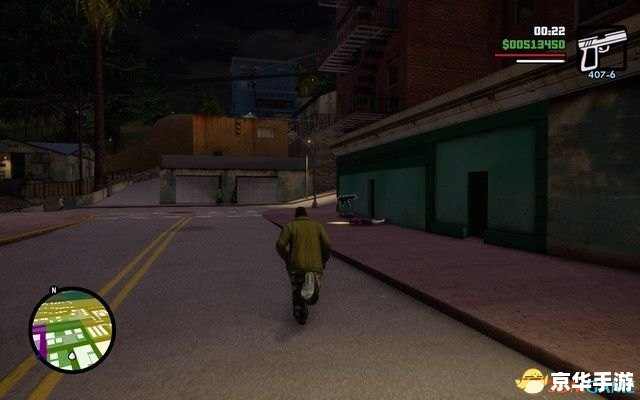Select the pistol weapon icon
The width and height of the screenshot is (640, 400).
pos(601,46)
